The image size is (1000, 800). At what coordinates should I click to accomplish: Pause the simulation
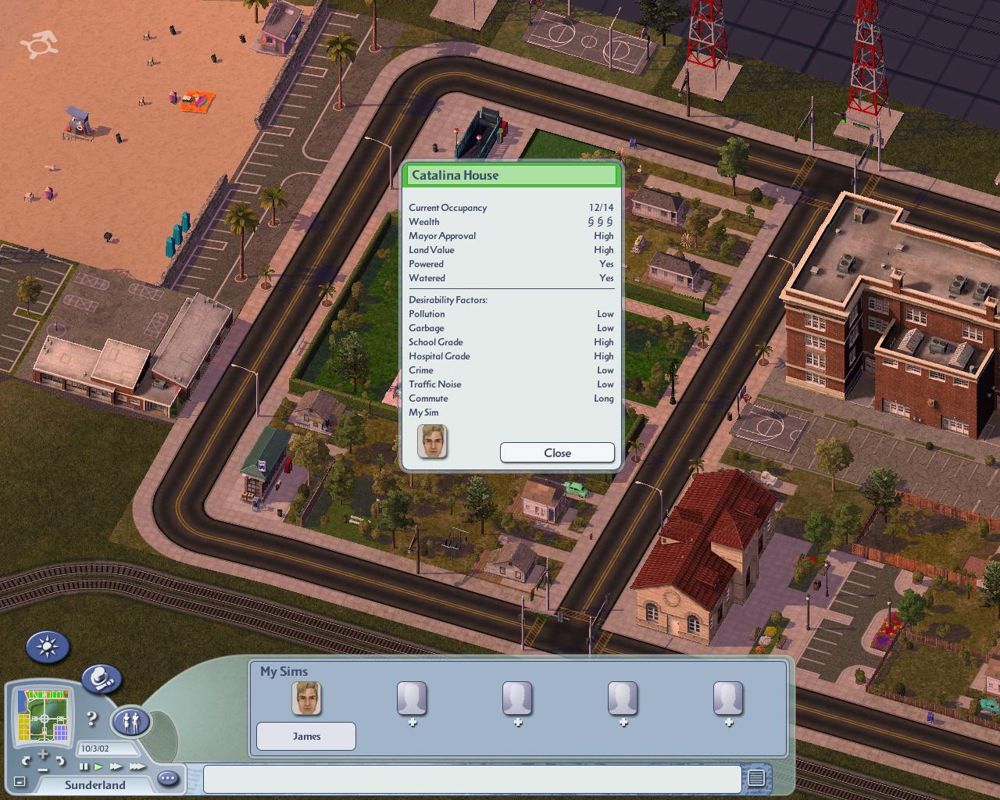[84, 767]
